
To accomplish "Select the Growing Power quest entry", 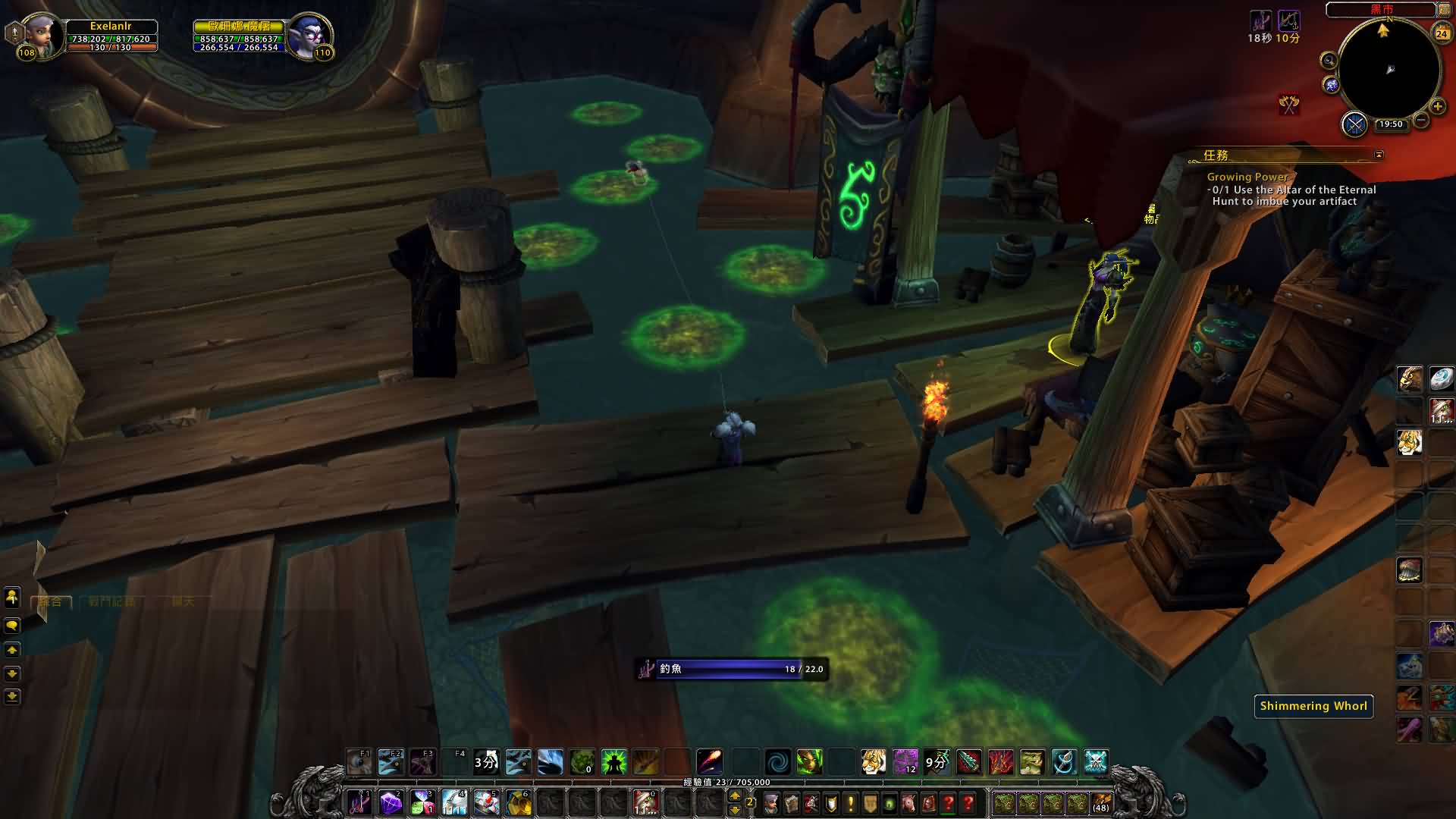I will (1247, 177).
